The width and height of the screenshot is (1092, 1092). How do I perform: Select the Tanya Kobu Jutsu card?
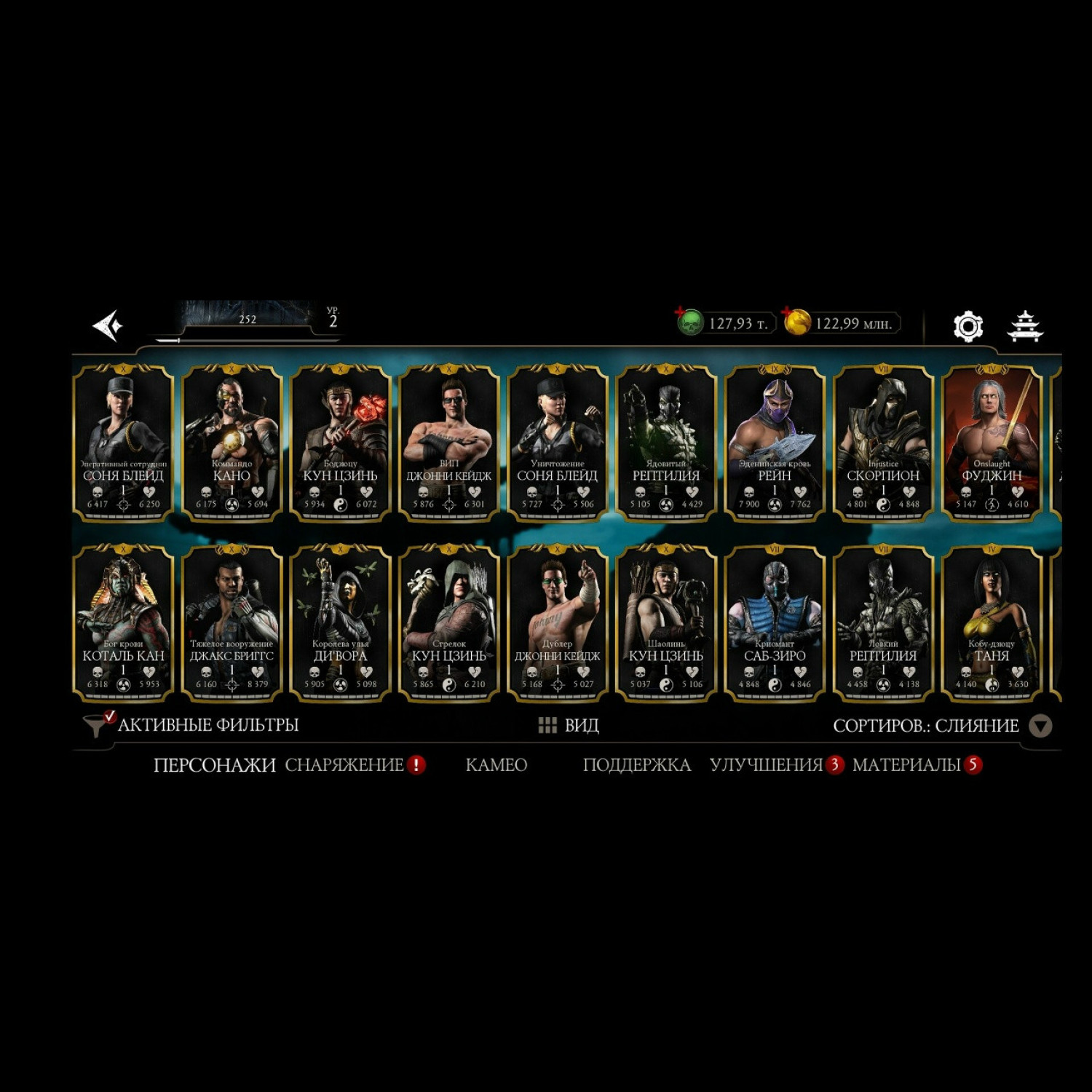[x=992, y=623]
